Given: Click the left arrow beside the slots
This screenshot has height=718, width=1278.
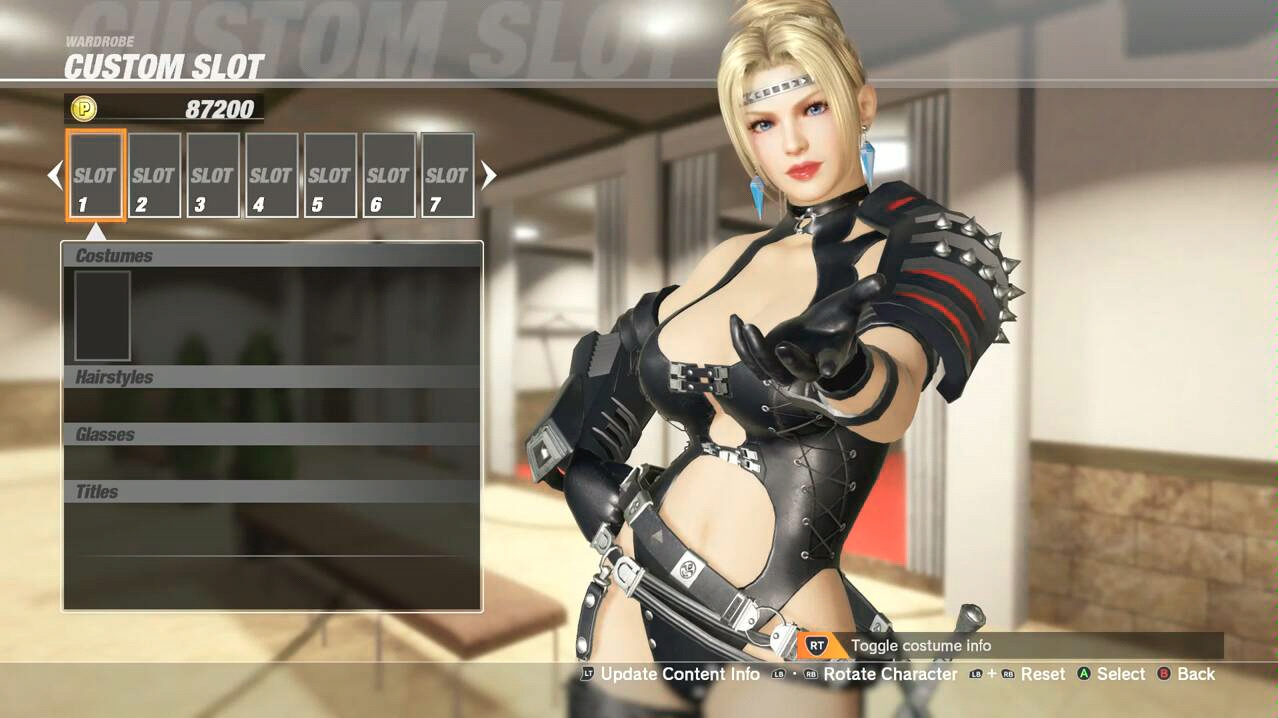Looking at the screenshot, I should (55, 176).
